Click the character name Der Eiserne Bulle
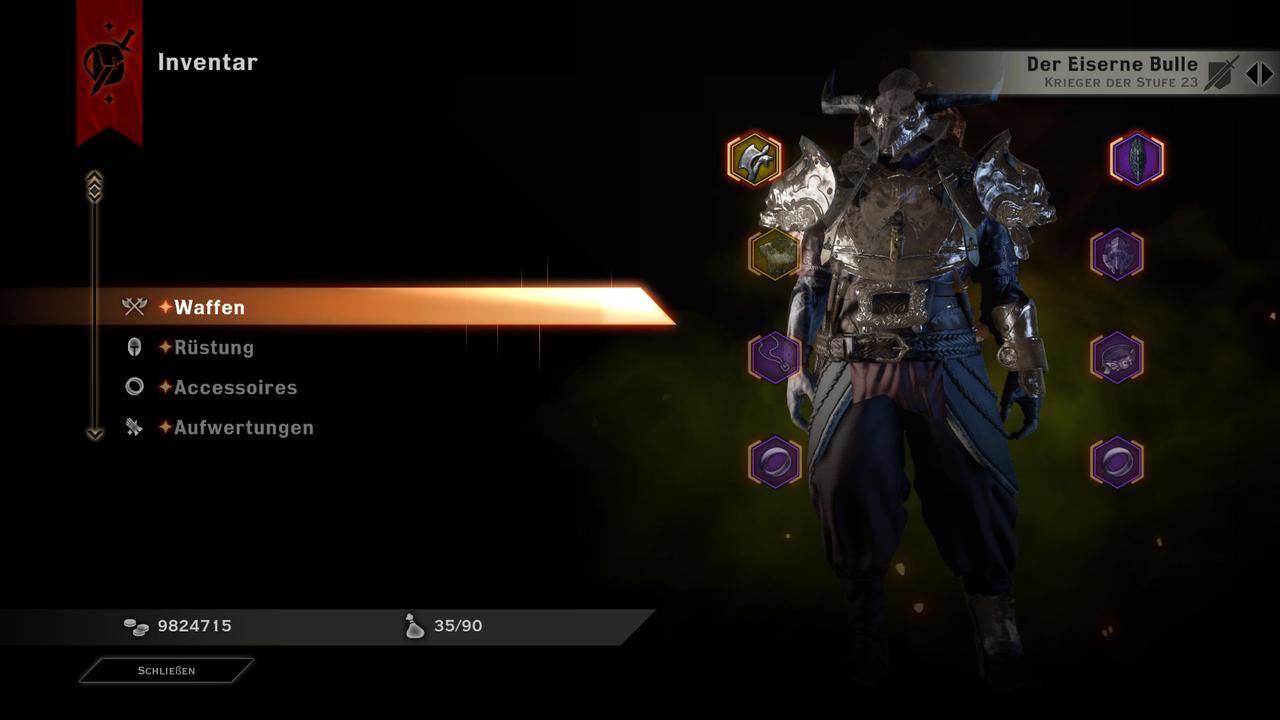The image size is (1280, 720). point(1112,63)
